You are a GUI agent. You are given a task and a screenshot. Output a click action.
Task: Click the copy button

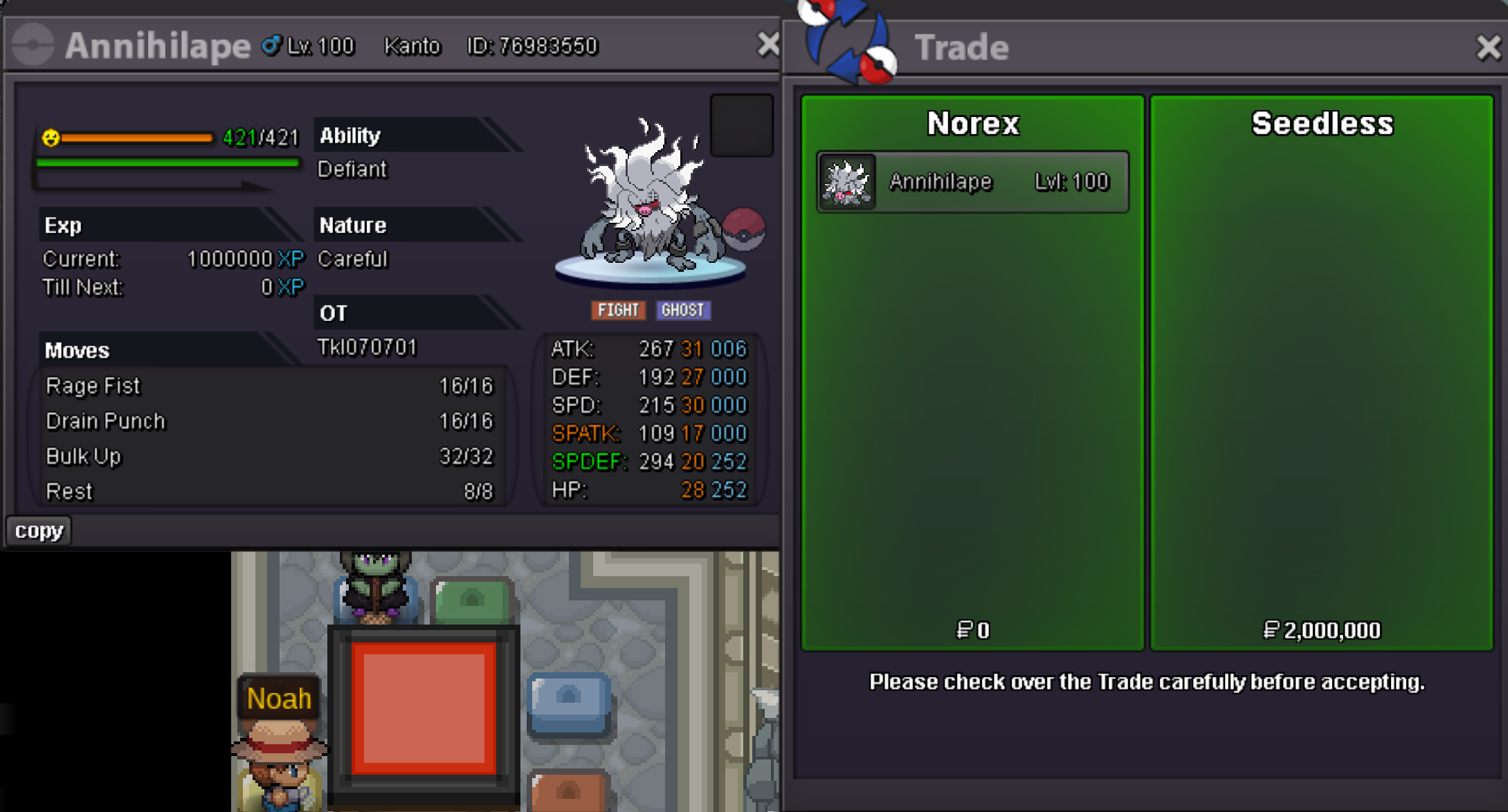pos(39,530)
